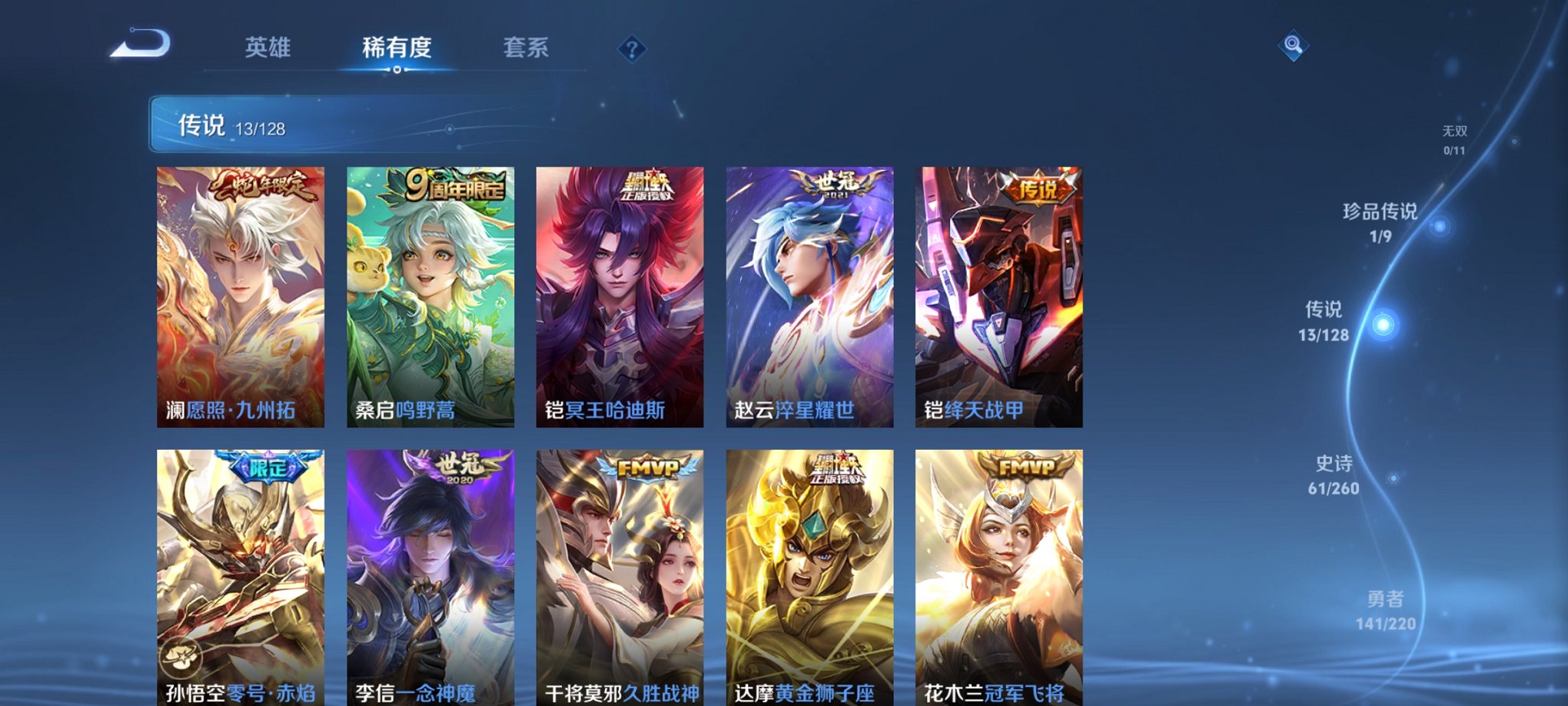Click the star badge on 孙悟空 零号·赤焰 card
Viewport: 1568px width, 706px height.
point(181,655)
